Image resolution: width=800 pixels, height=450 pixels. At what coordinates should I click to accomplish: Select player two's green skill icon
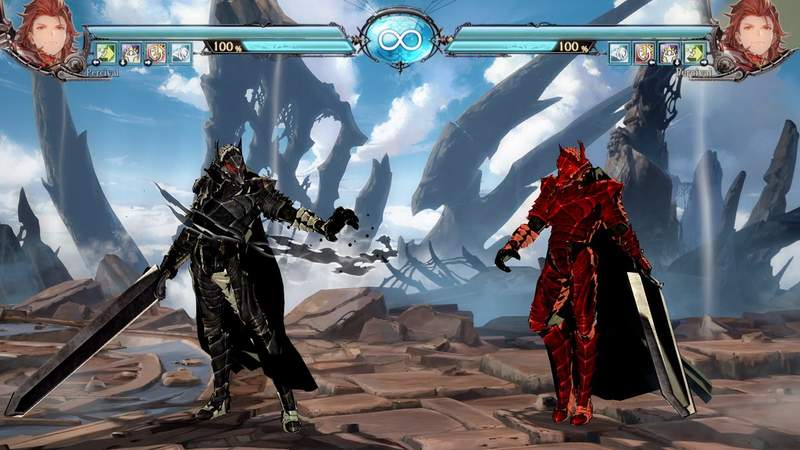[x=694, y=53]
